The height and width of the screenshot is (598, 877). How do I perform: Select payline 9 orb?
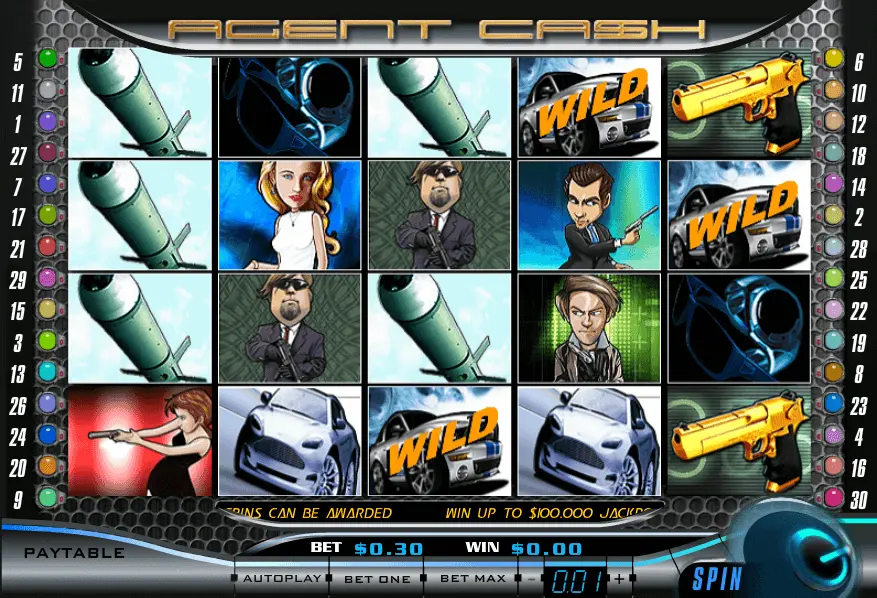(x=47, y=496)
